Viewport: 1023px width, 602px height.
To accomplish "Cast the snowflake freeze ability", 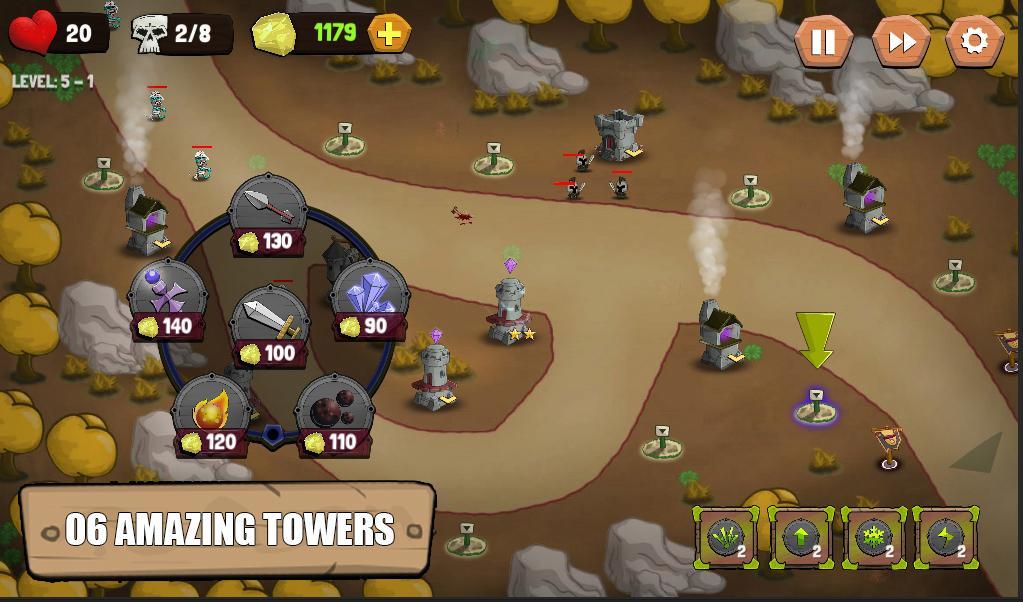I will [x=873, y=538].
